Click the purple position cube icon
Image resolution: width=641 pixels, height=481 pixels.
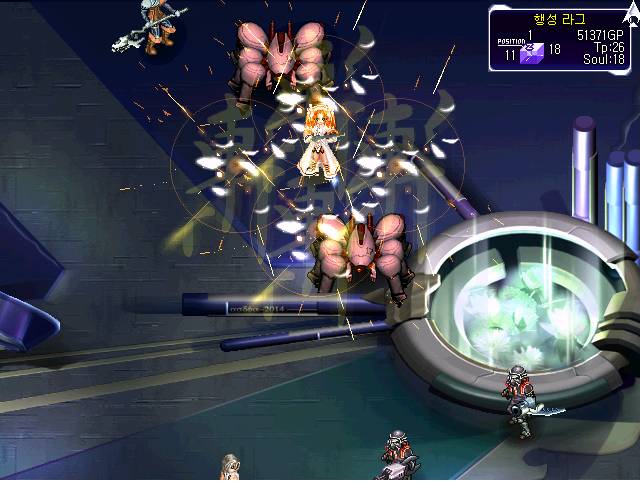click(531, 54)
